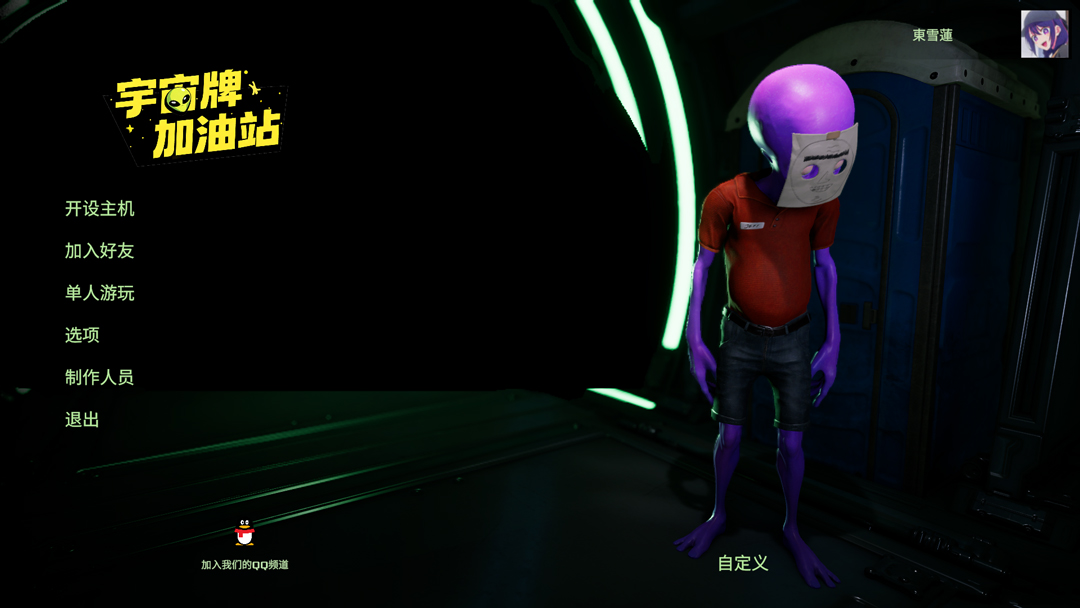The image size is (1080, 608).
Task: Start 单人游玩 single-player mode
Action: pos(99,293)
